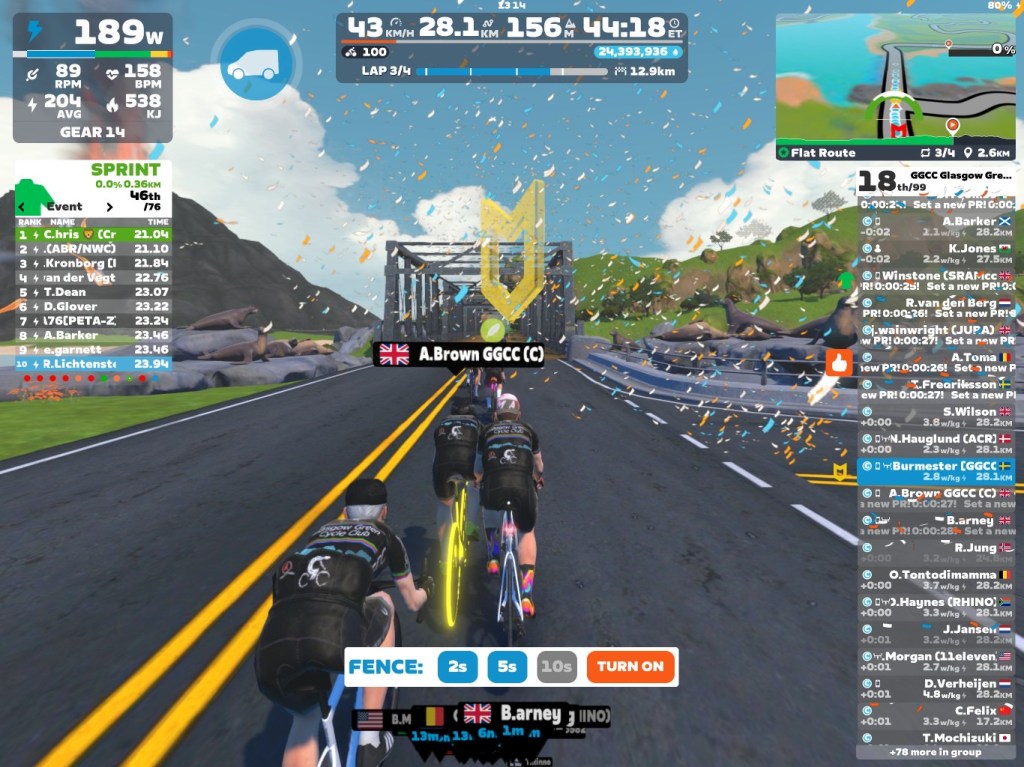Open the power and heart rate panel
1024x767 pixels.
click(x=92, y=78)
